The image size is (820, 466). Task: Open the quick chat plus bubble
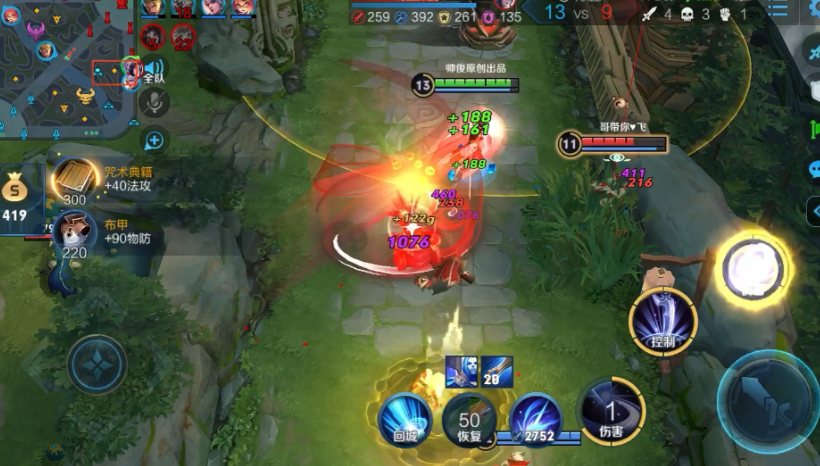pos(154,141)
